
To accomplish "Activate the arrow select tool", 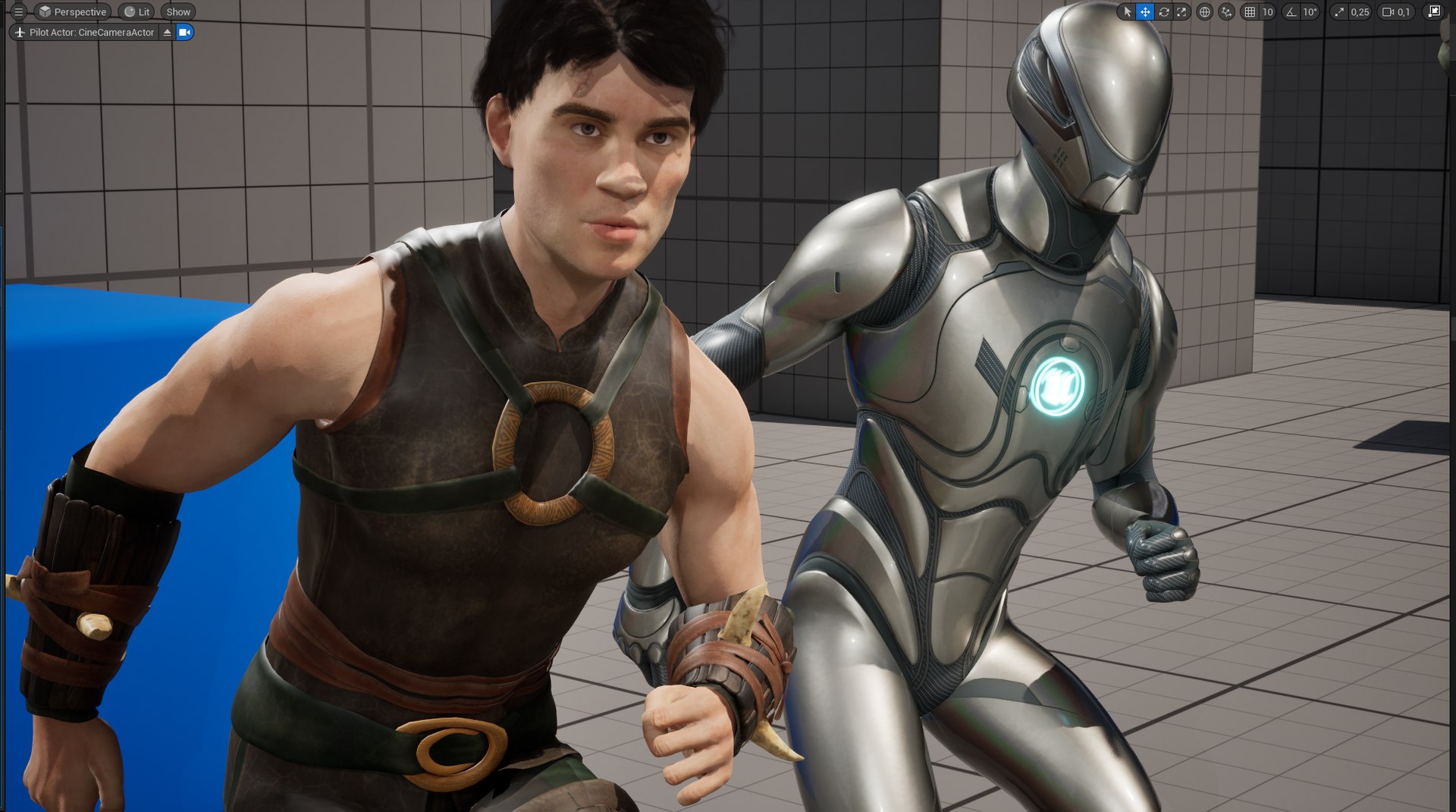I will pyautogui.click(x=1127, y=12).
